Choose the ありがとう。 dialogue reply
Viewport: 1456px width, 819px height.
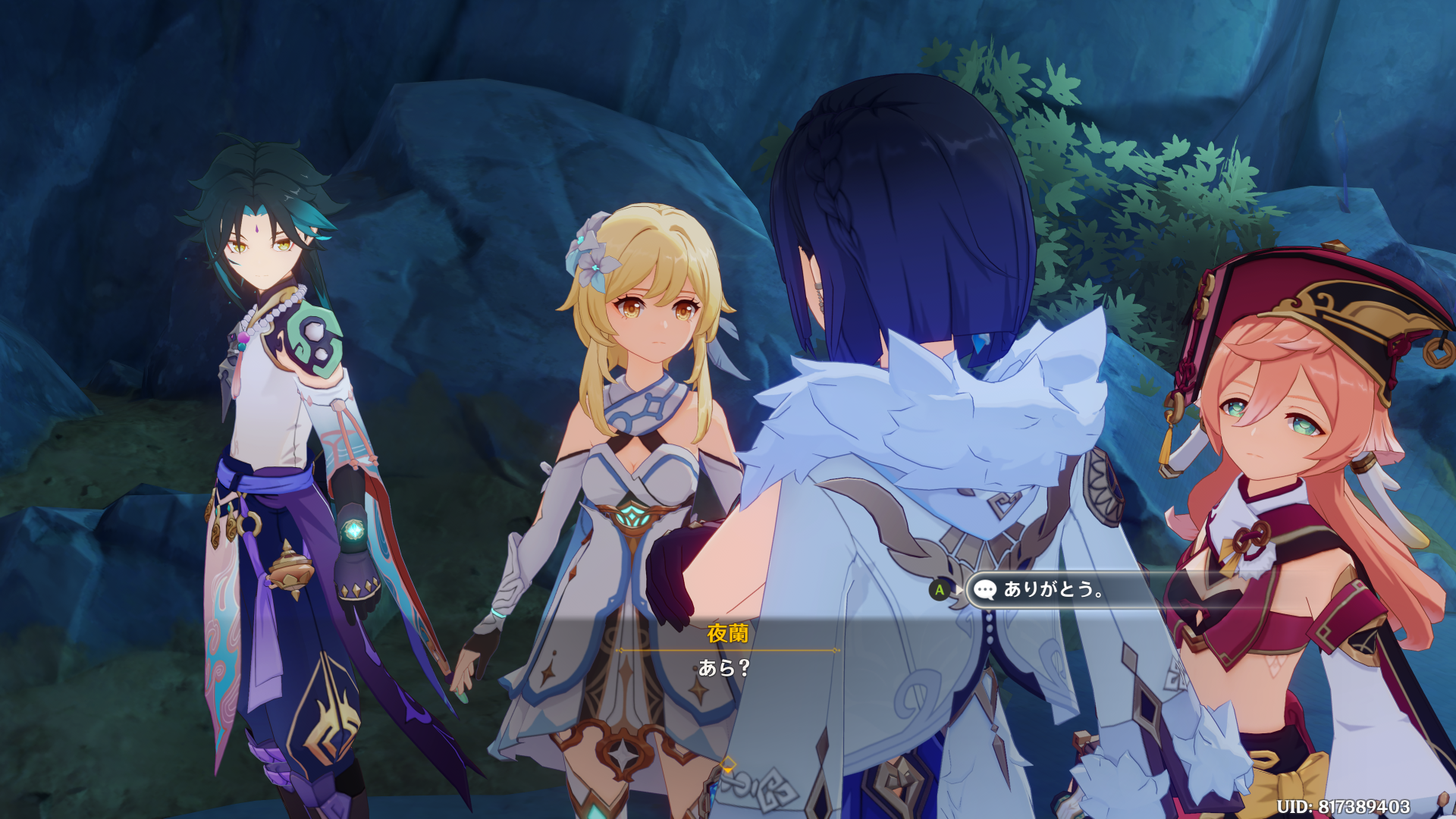coord(1054,589)
